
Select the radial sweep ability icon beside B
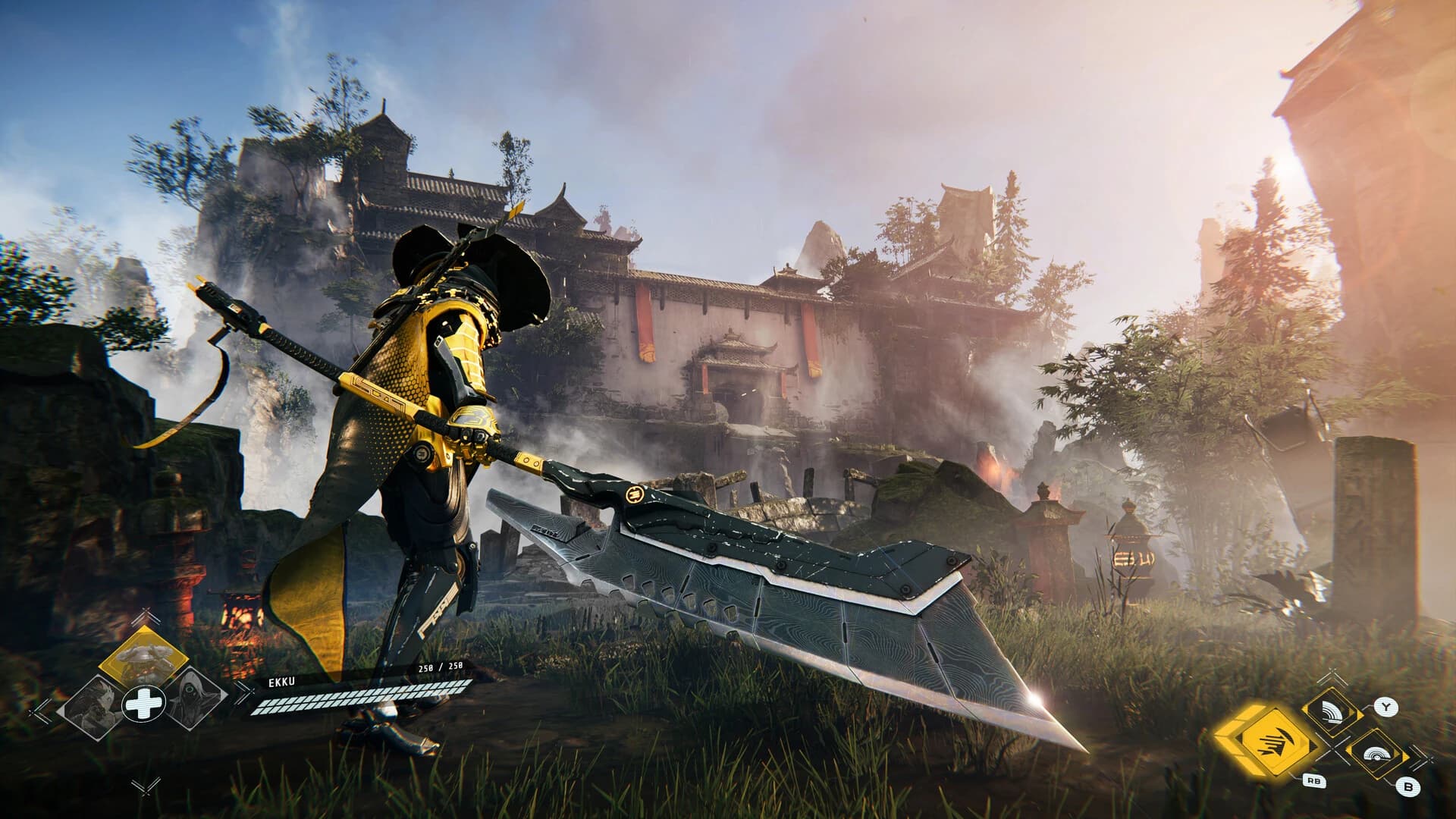click(x=1376, y=755)
